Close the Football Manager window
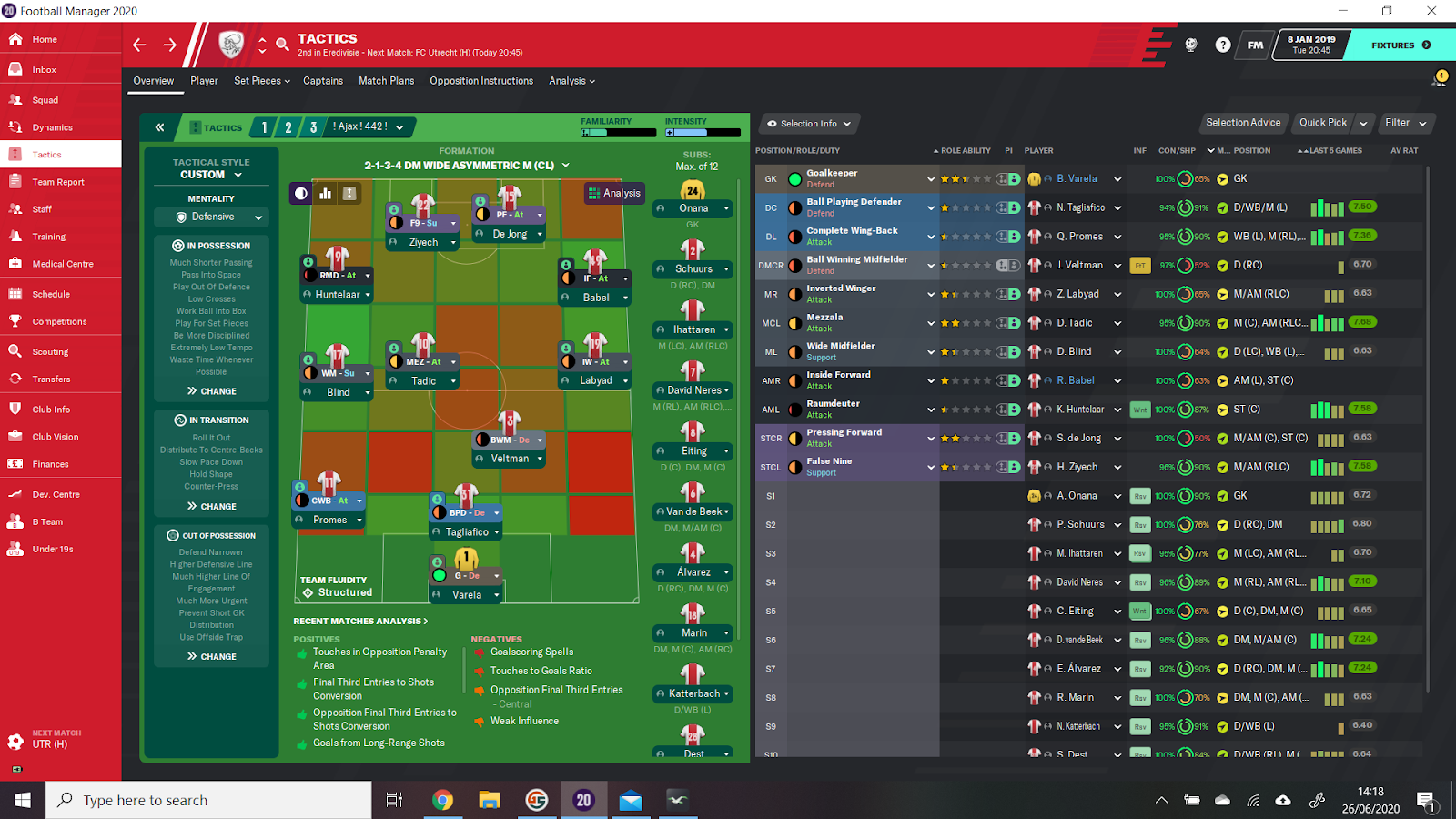Screen dimensions: 1456x819 [1431, 11]
